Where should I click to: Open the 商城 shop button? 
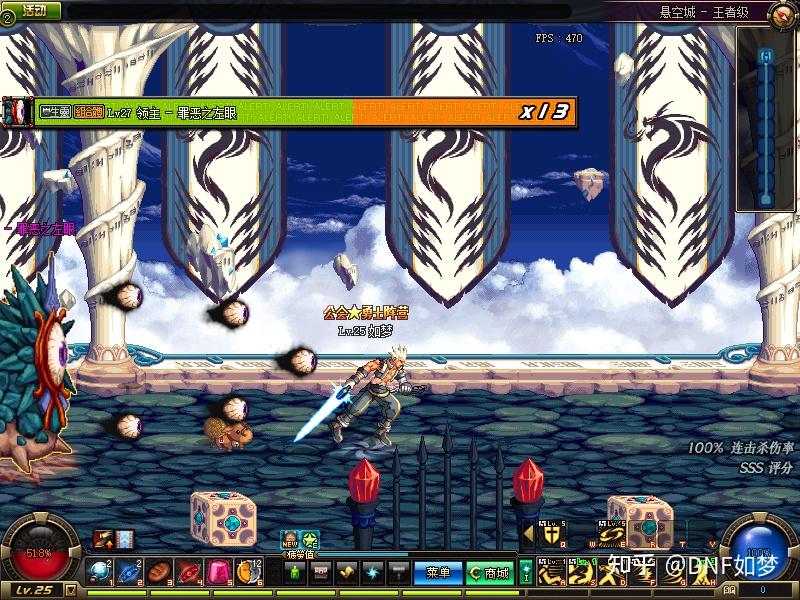(x=489, y=573)
